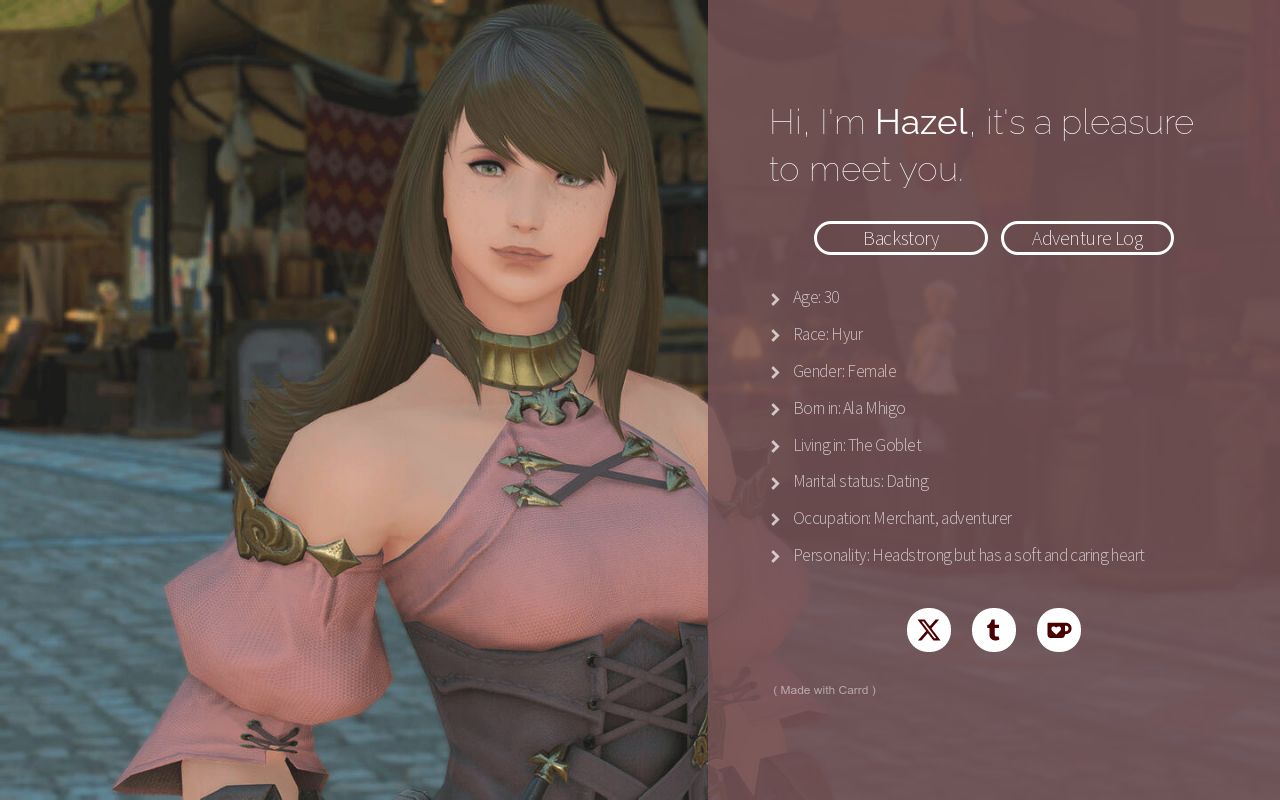Open the Ko-fi coffee cup icon
Image resolution: width=1280 pixels, height=800 pixels.
coord(1058,630)
